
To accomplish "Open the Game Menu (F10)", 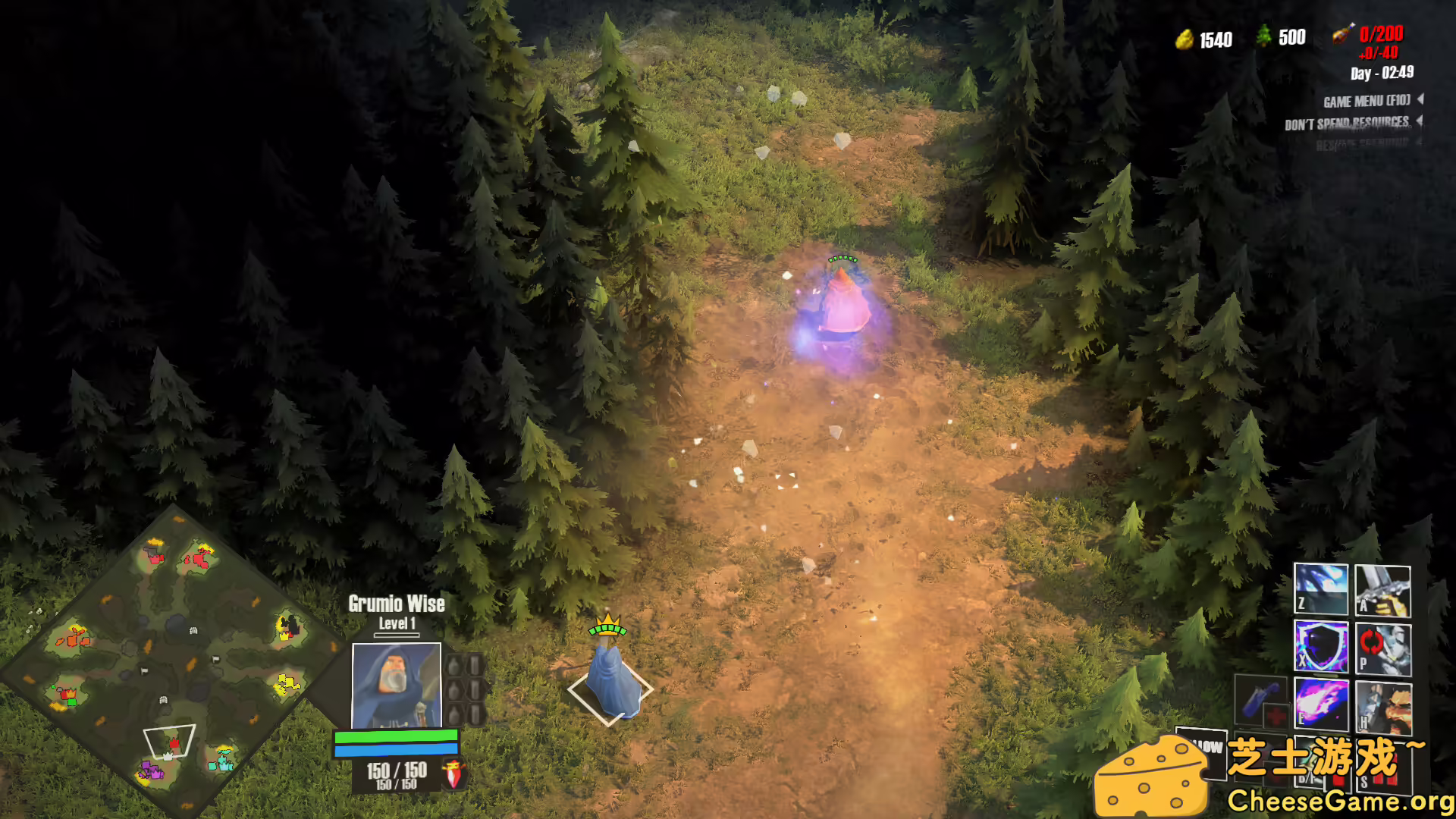I will 1367,101.
